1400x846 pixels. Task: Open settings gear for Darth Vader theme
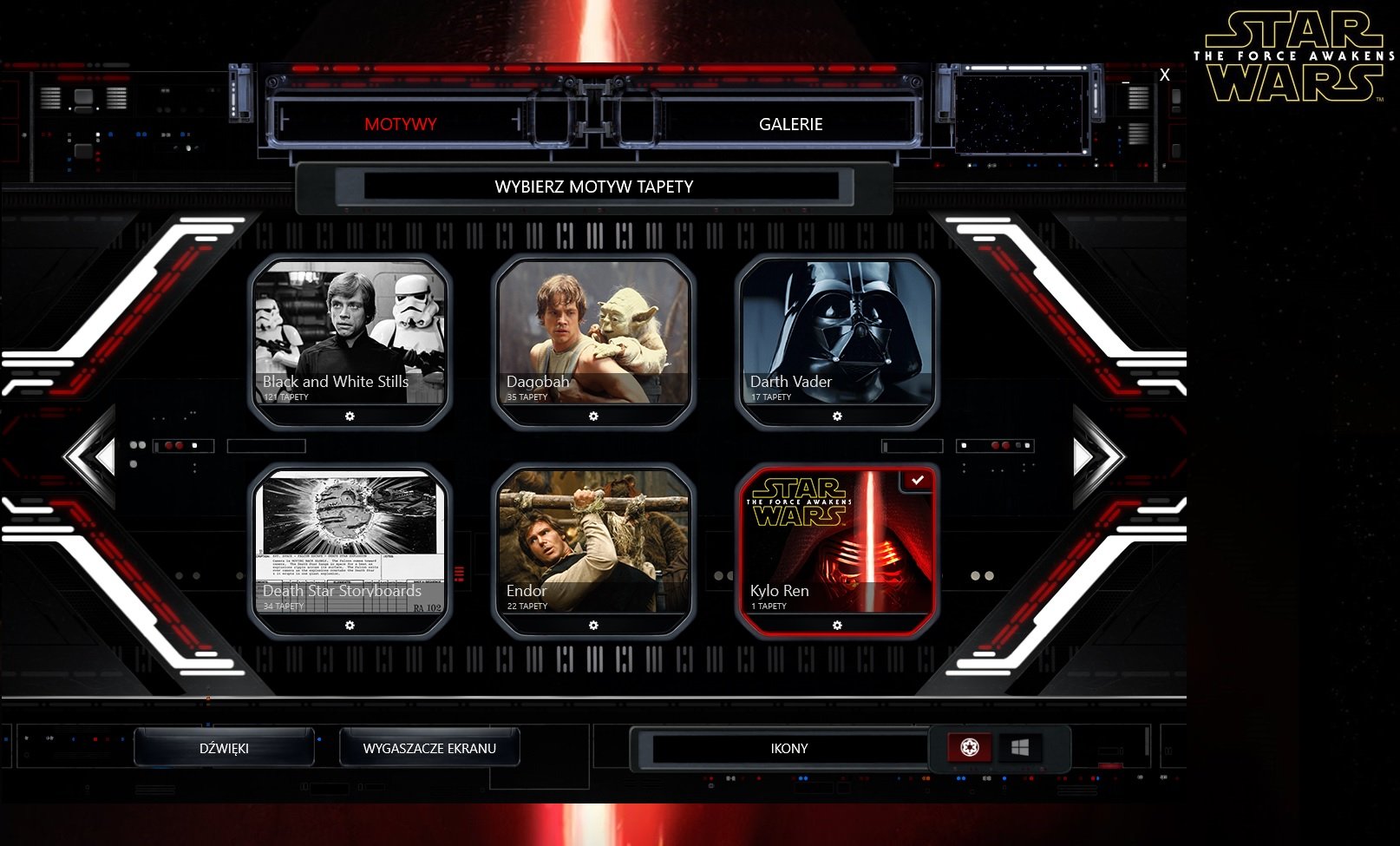pos(838,416)
